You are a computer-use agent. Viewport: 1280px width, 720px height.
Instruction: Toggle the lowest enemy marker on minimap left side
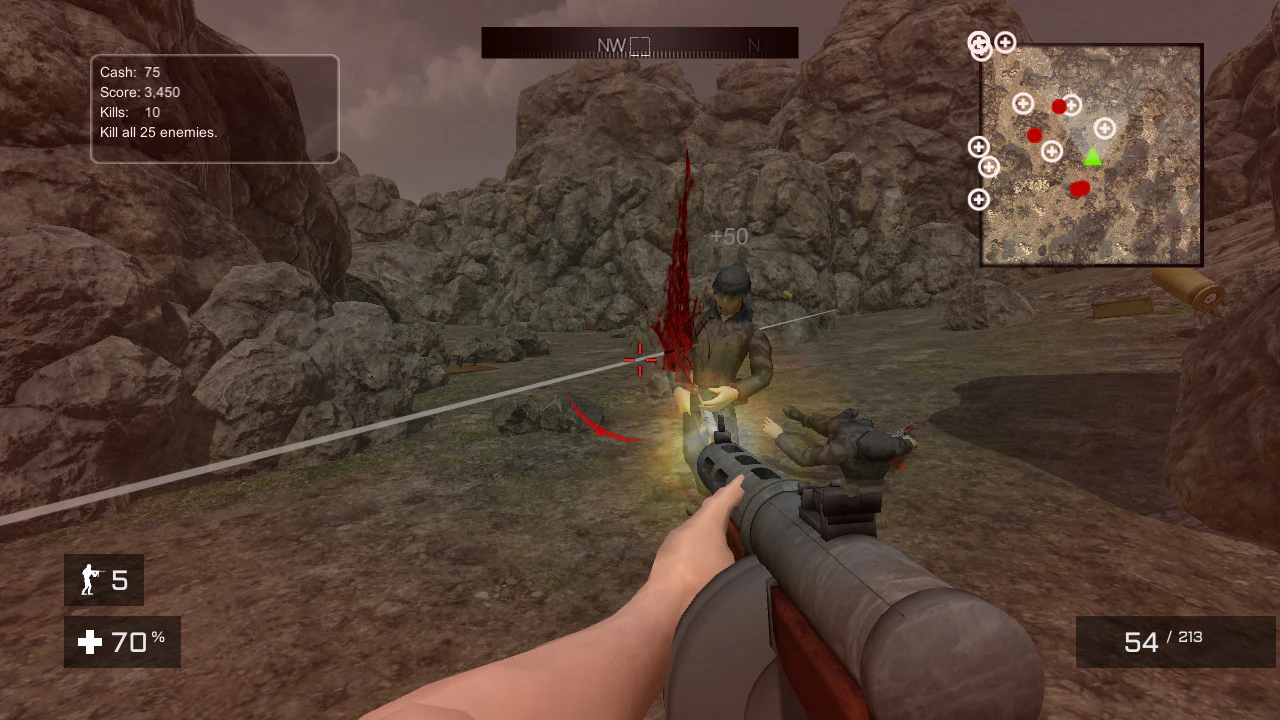click(x=978, y=200)
